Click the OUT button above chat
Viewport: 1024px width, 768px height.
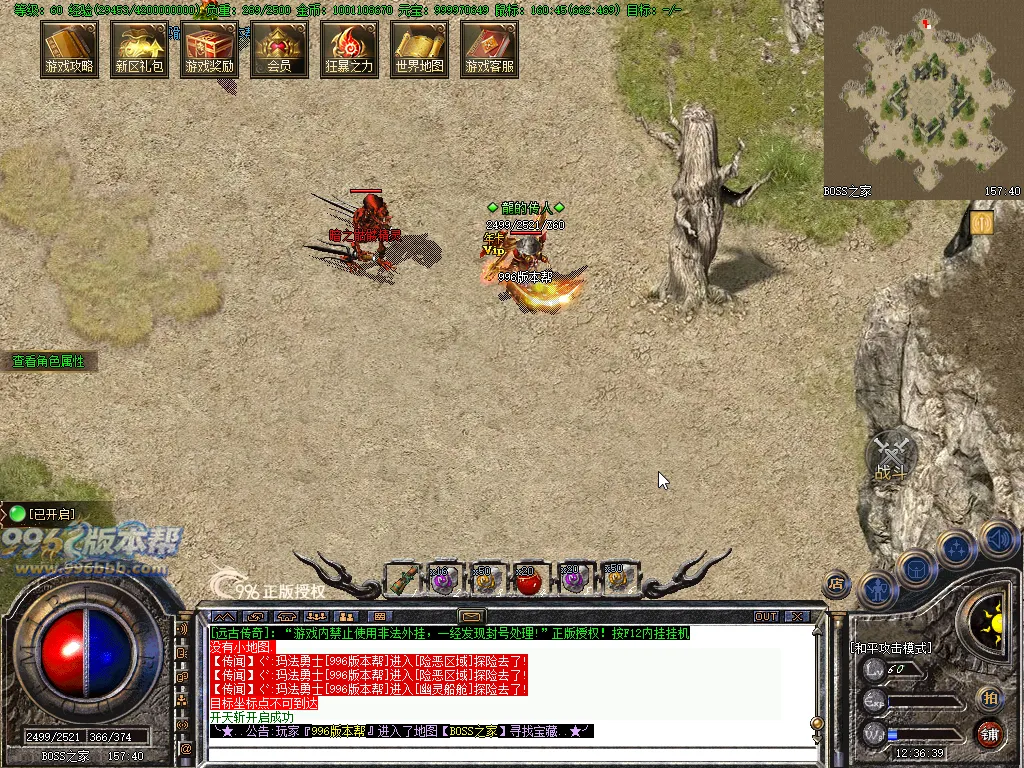pyautogui.click(x=766, y=616)
